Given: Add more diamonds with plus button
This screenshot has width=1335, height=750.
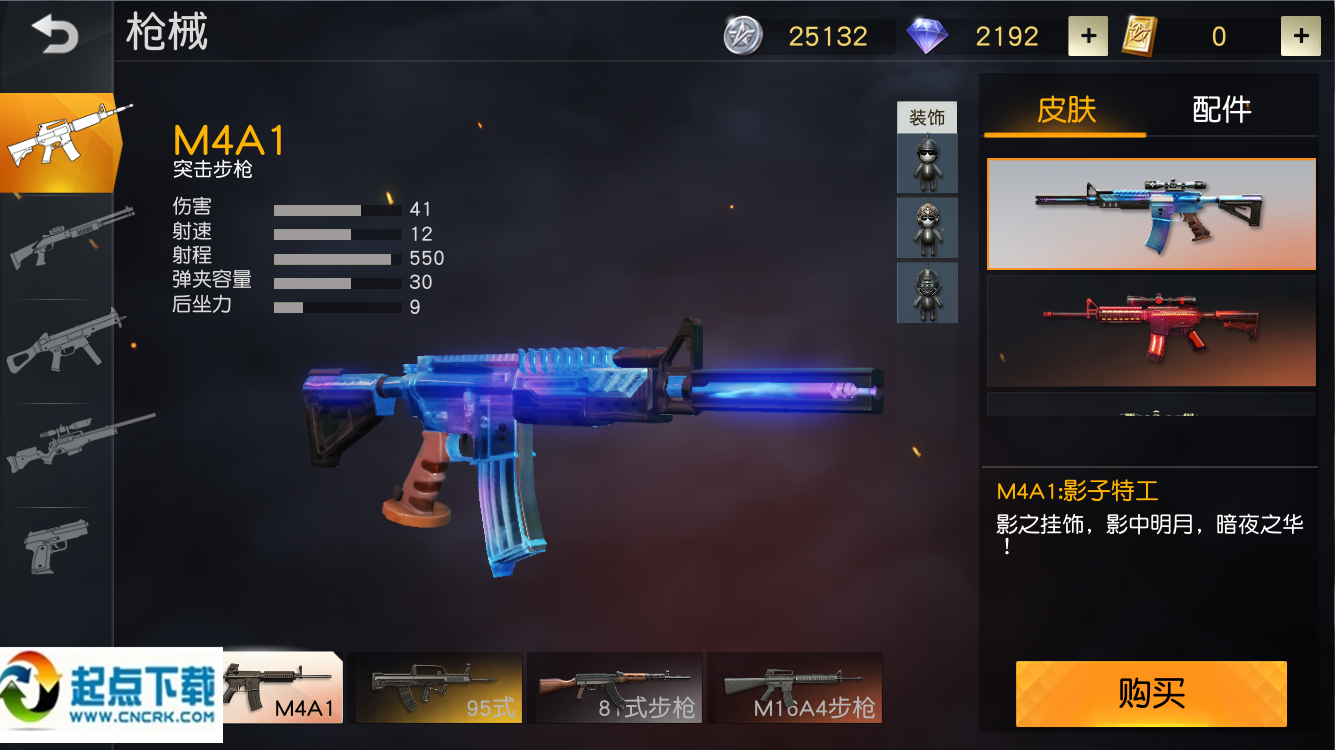Looking at the screenshot, I should 1087,37.
